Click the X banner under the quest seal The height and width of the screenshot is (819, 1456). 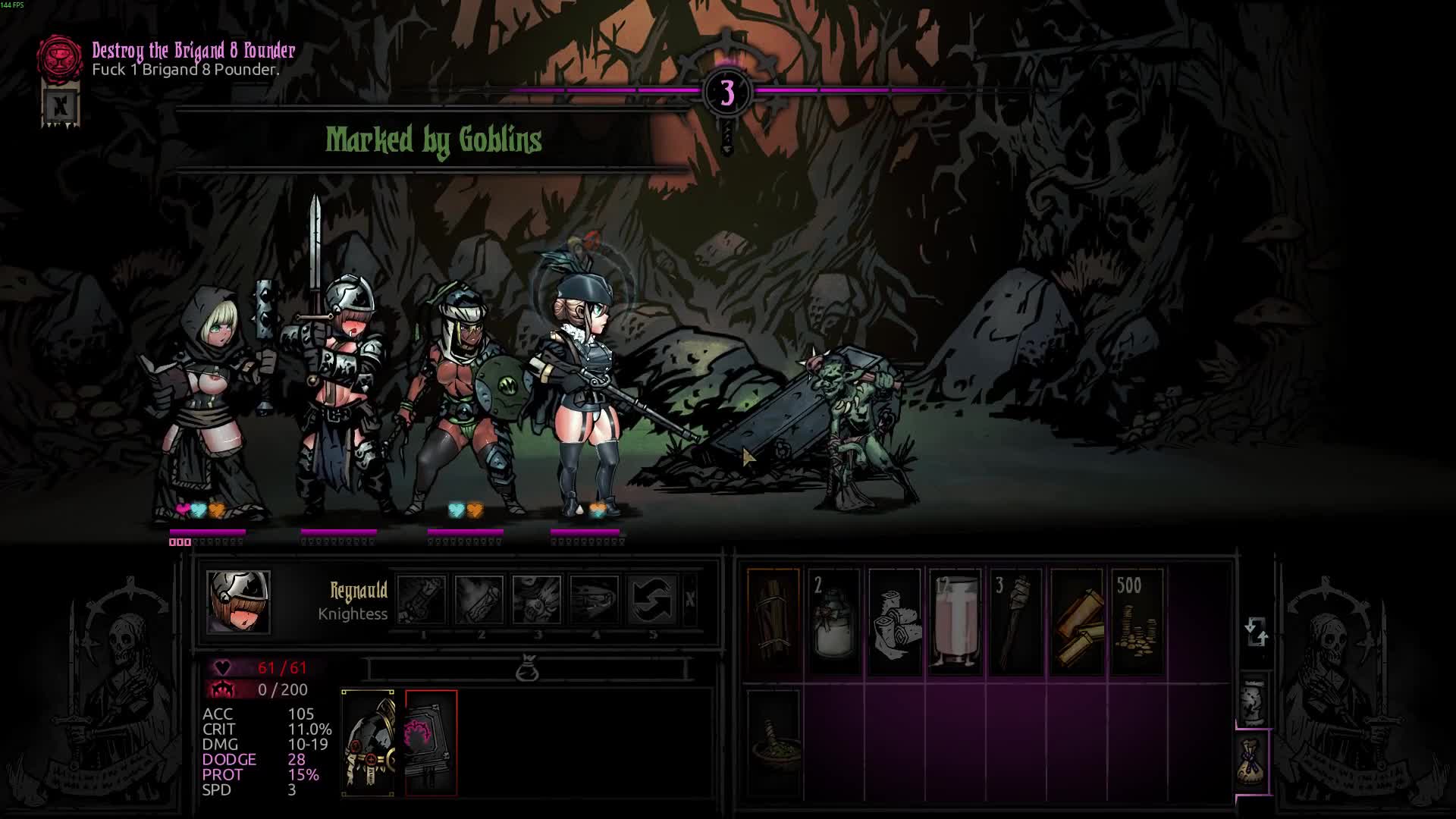pos(61,106)
